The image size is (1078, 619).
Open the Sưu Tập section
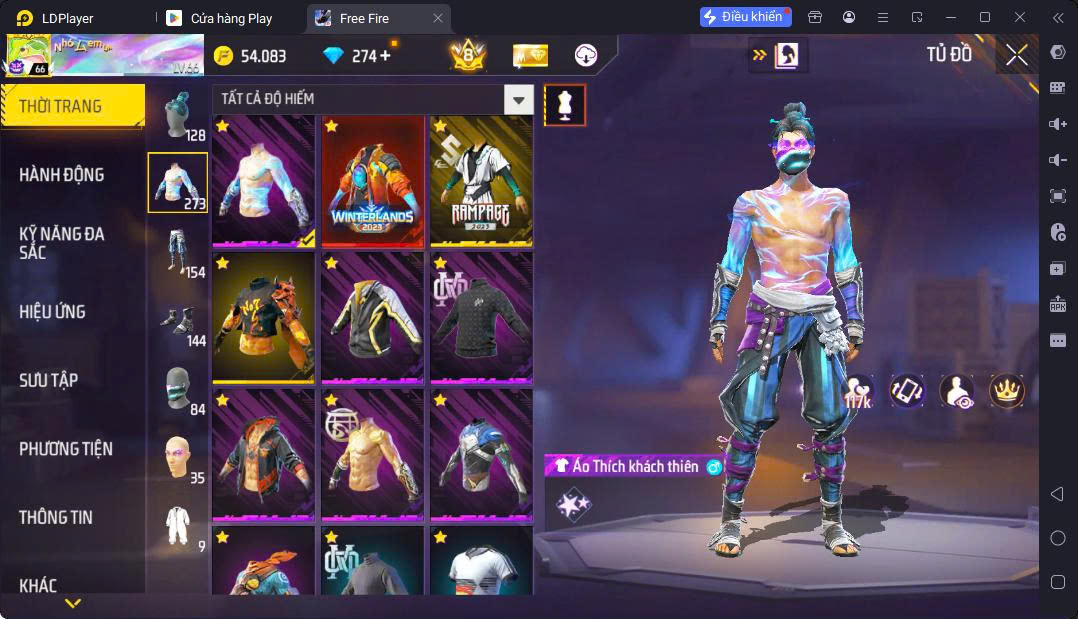click(x=49, y=380)
